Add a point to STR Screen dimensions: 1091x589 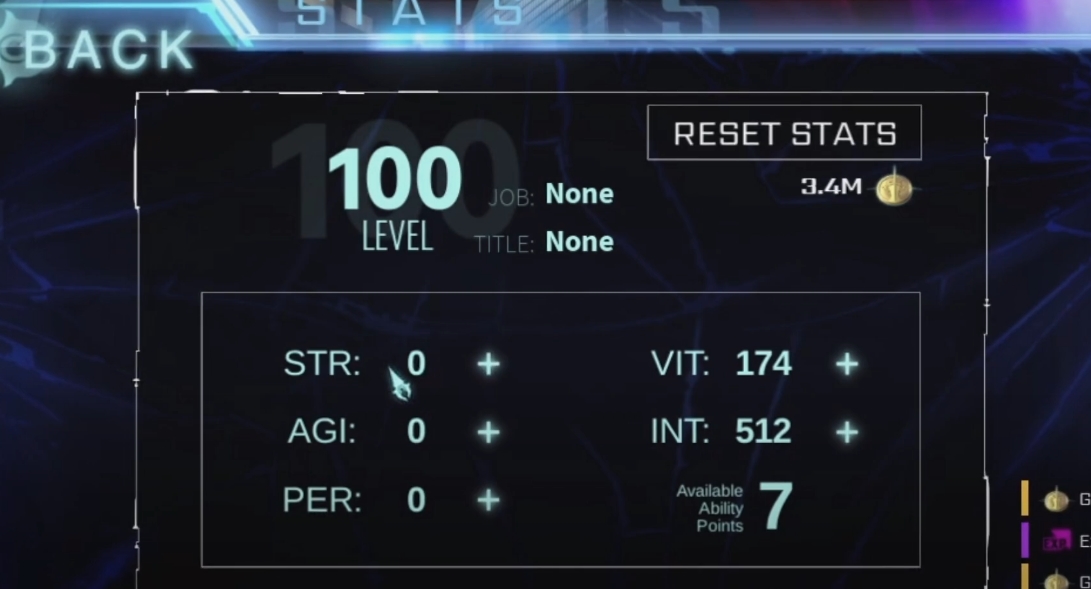click(x=488, y=364)
